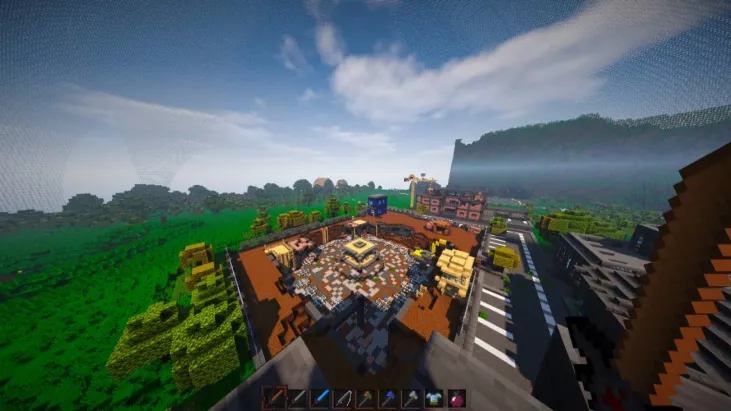Select the gray iron sword slot
This screenshot has height=411, width=731.
[x=298, y=398]
